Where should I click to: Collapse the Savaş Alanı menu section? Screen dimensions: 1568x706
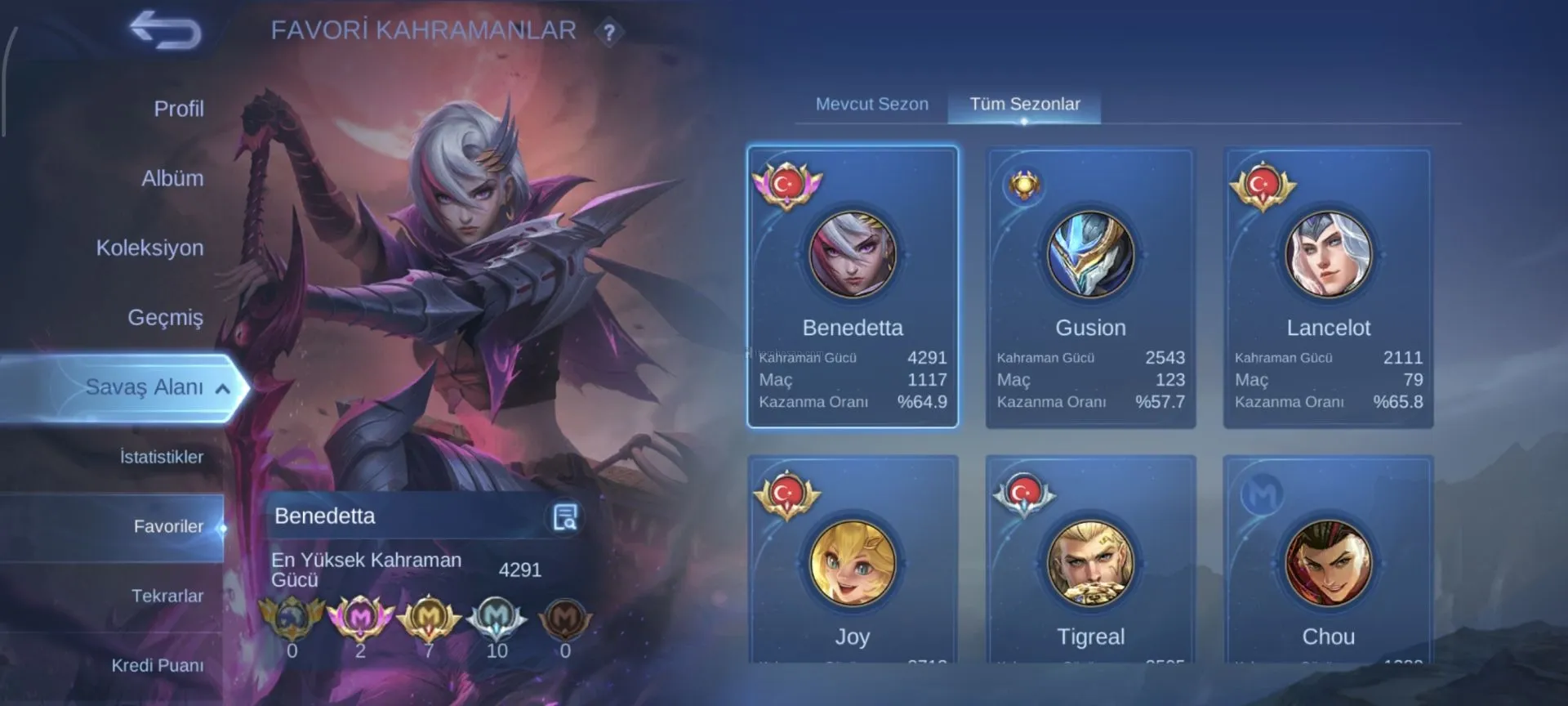[x=222, y=389]
